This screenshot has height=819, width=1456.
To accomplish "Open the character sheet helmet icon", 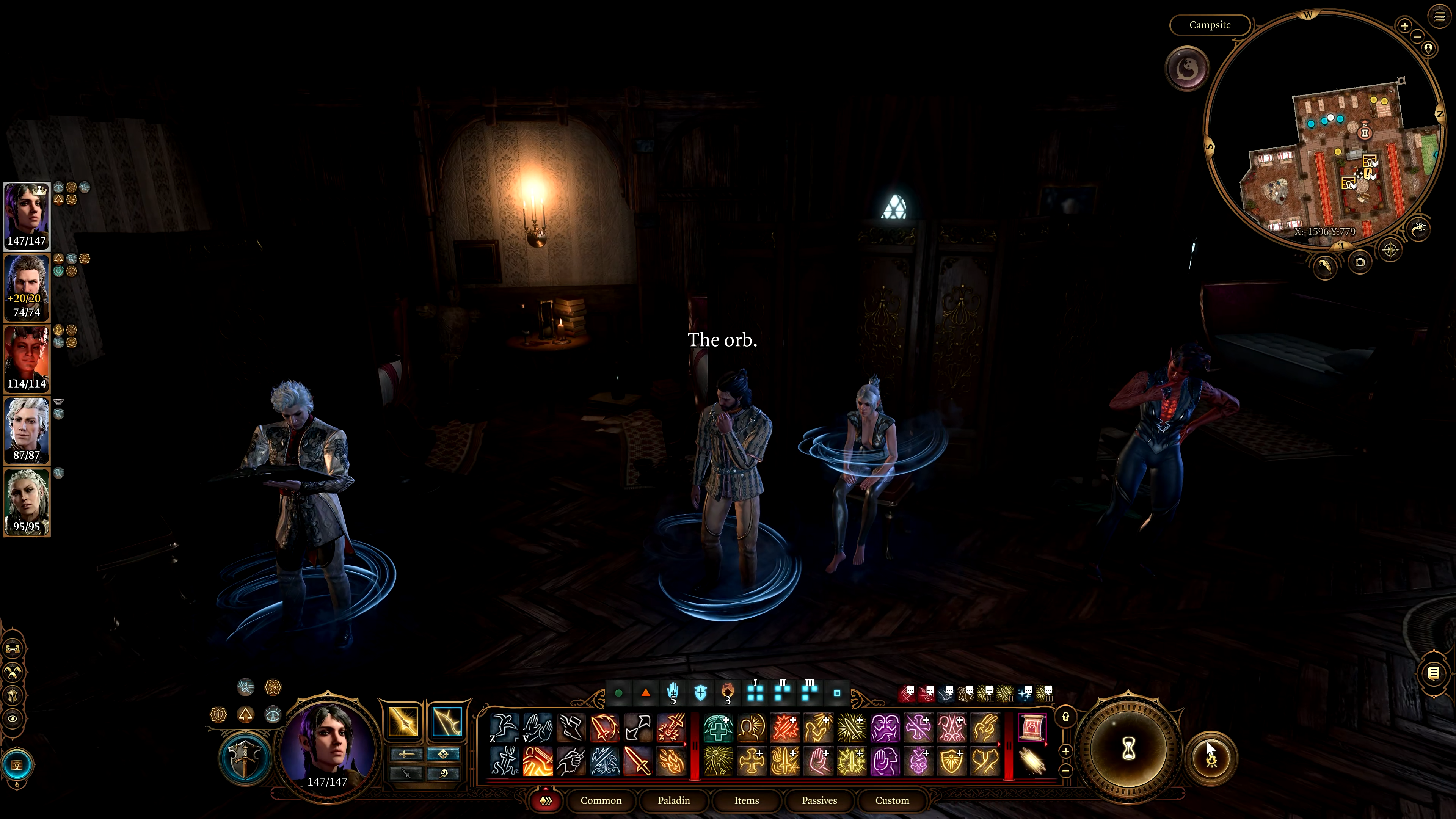I will click(13, 695).
